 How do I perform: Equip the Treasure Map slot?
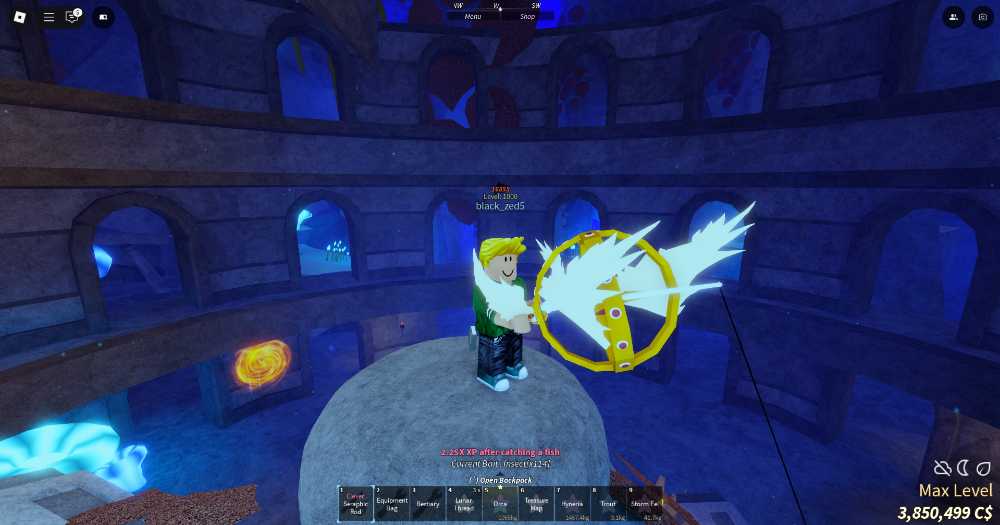coord(536,503)
